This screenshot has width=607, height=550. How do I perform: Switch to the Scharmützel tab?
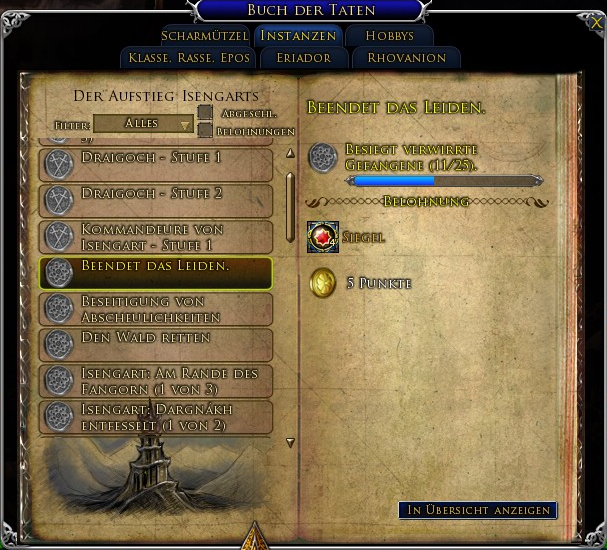(204, 36)
